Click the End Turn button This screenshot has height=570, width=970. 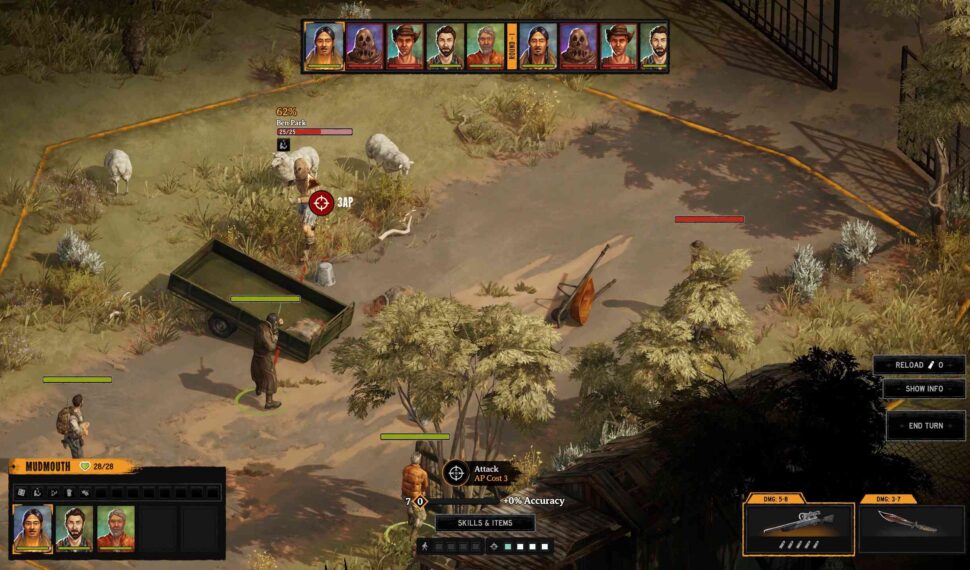pyautogui.click(x=925, y=425)
